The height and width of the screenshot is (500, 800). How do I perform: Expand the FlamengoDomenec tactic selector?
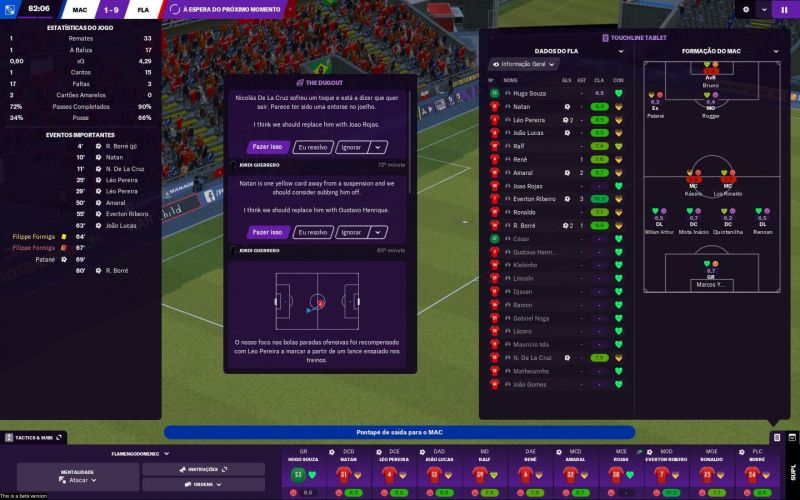point(127,453)
